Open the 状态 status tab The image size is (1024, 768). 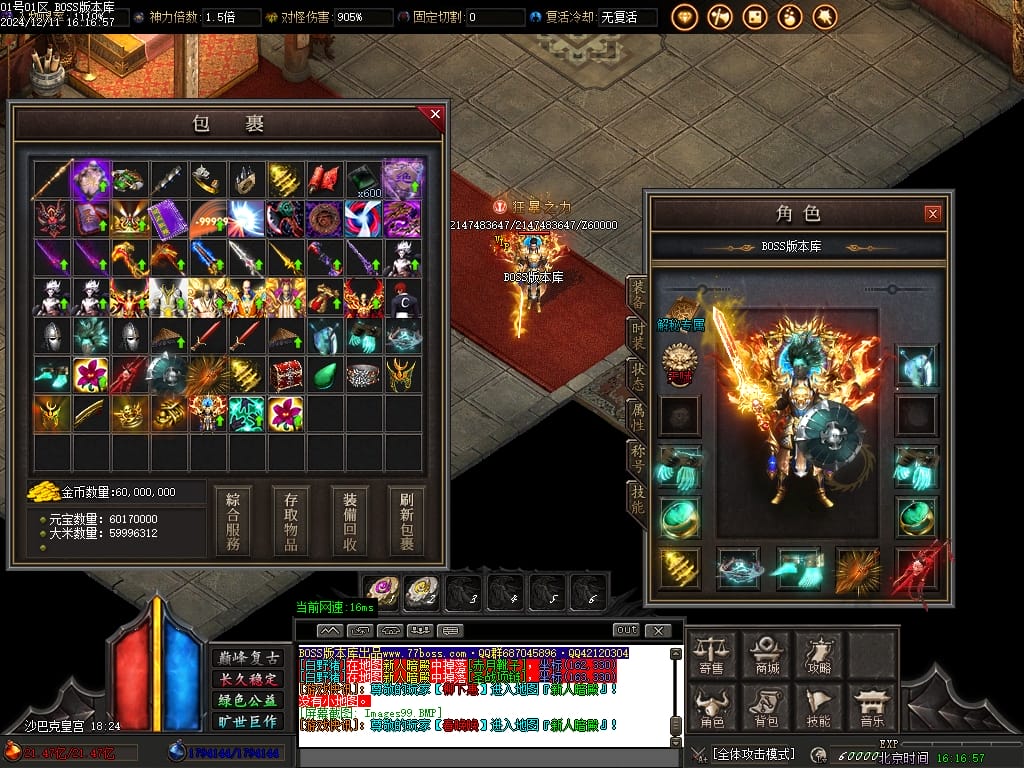click(x=637, y=376)
